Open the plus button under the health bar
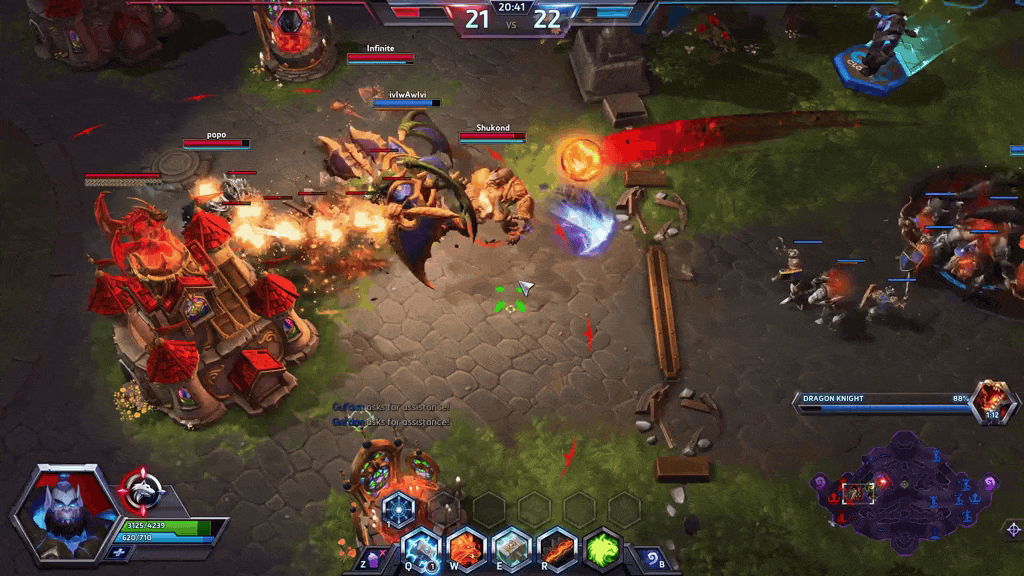This screenshot has height=576, width=1024. (x=119, y=552)
